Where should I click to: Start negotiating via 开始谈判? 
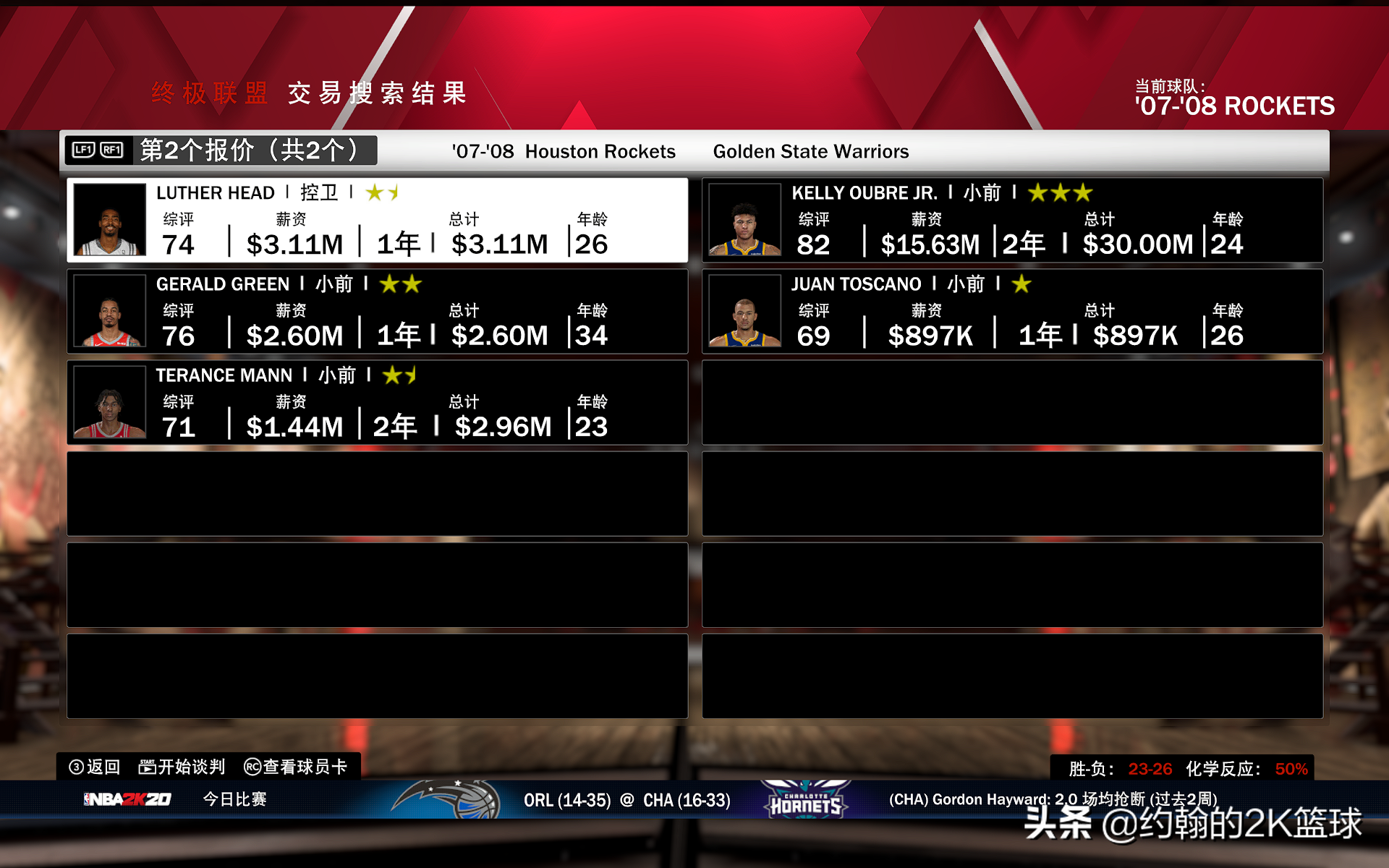coord(182,767)
